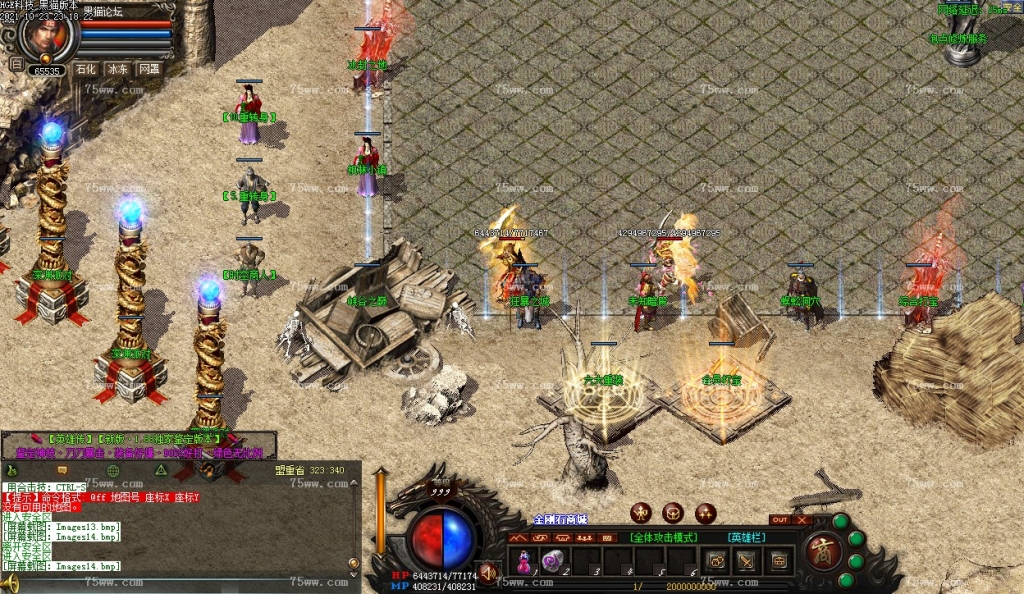Click the triangle warning chat filter icon

pos(161,469)
